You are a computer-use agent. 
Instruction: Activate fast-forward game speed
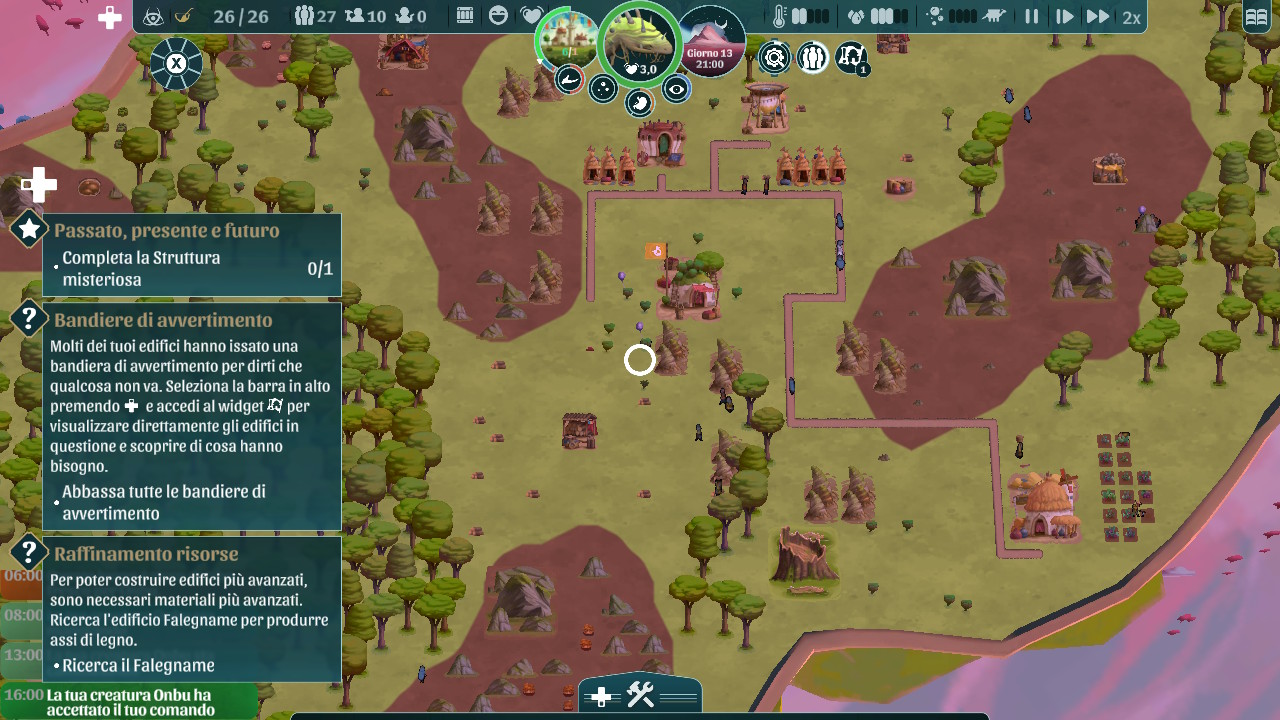click(1097, 17)
